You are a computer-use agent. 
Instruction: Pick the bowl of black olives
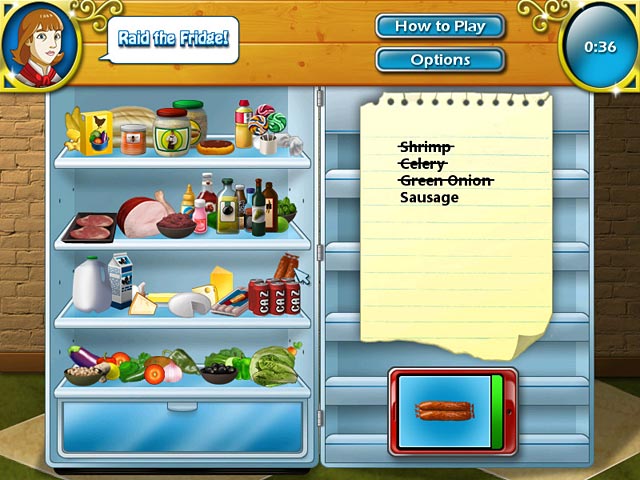(x=216, y=373)
